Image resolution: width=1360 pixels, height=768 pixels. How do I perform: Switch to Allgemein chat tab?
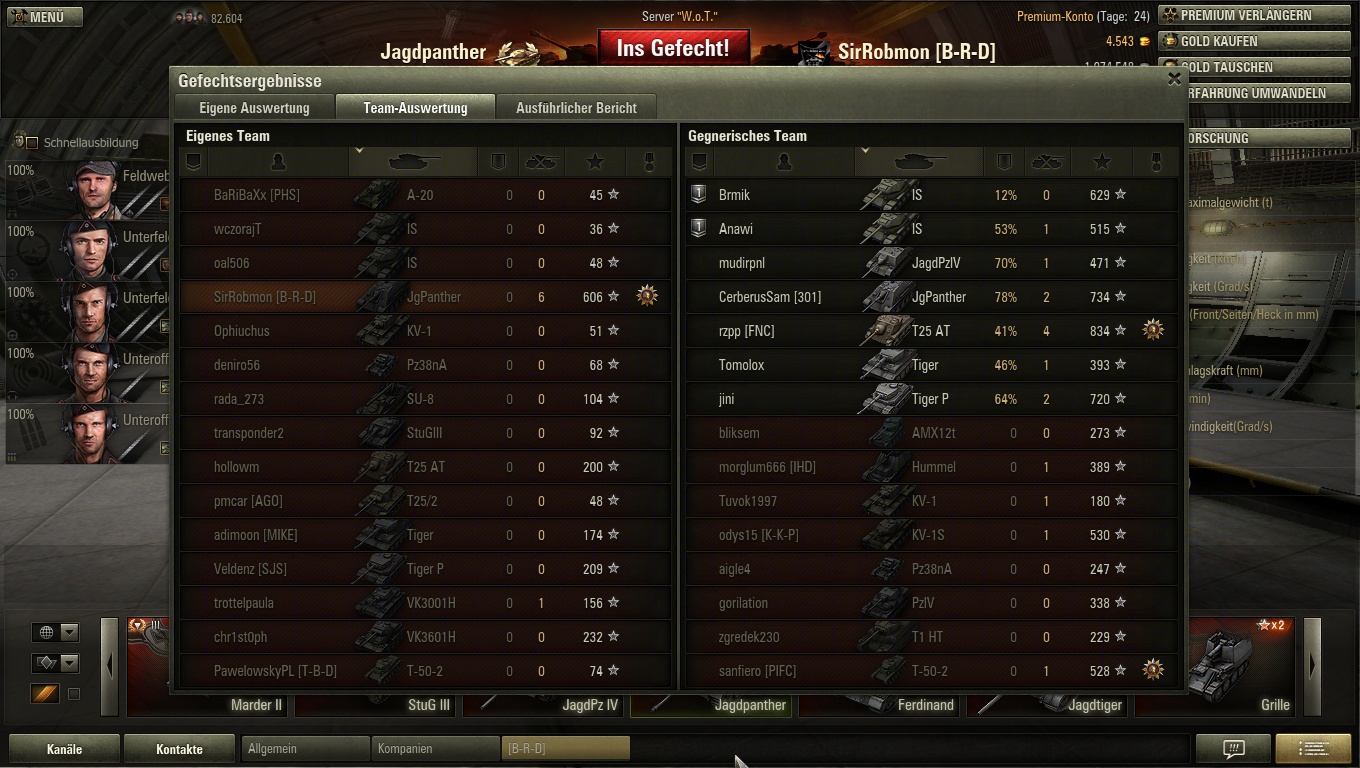[x=306, y=748]
